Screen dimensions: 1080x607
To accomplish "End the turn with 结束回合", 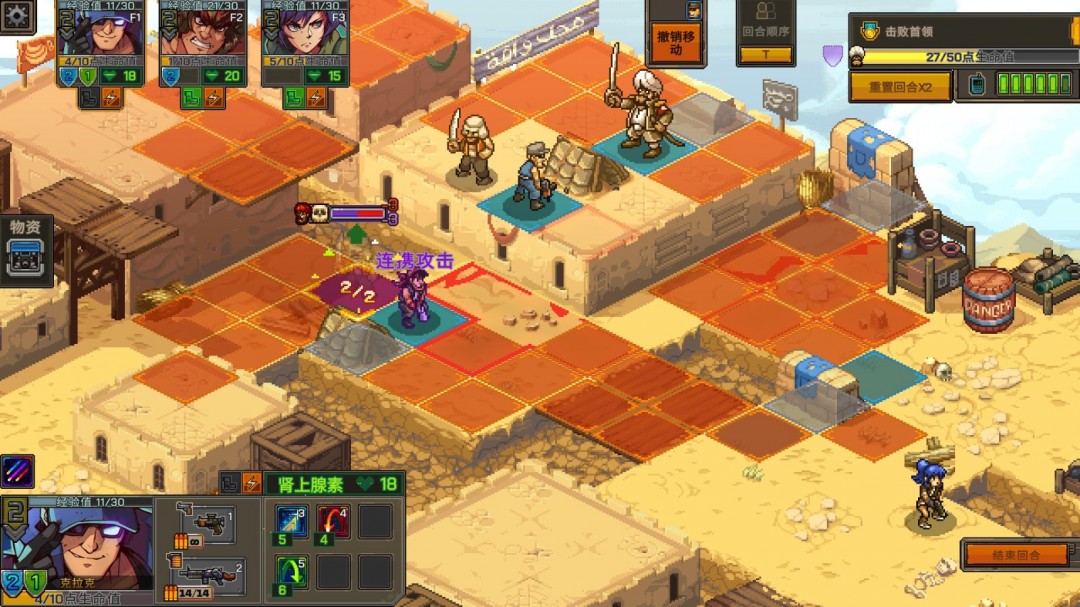I will click(1014, 555).
